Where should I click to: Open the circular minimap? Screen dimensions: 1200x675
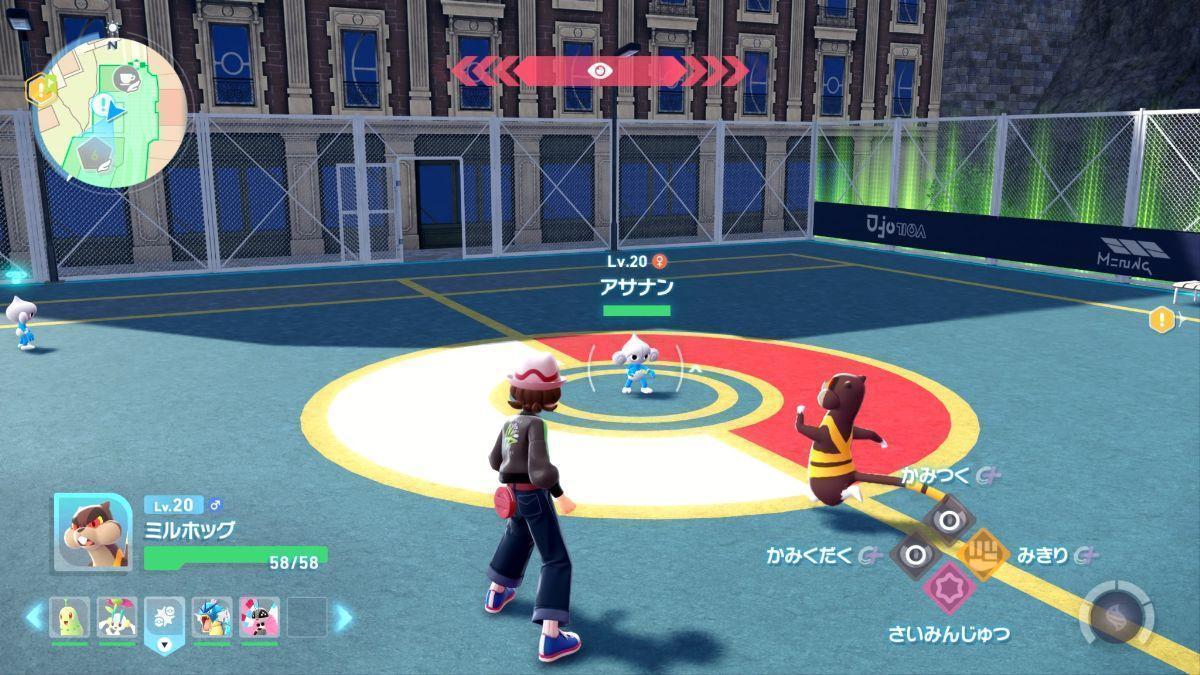(110, 112)
